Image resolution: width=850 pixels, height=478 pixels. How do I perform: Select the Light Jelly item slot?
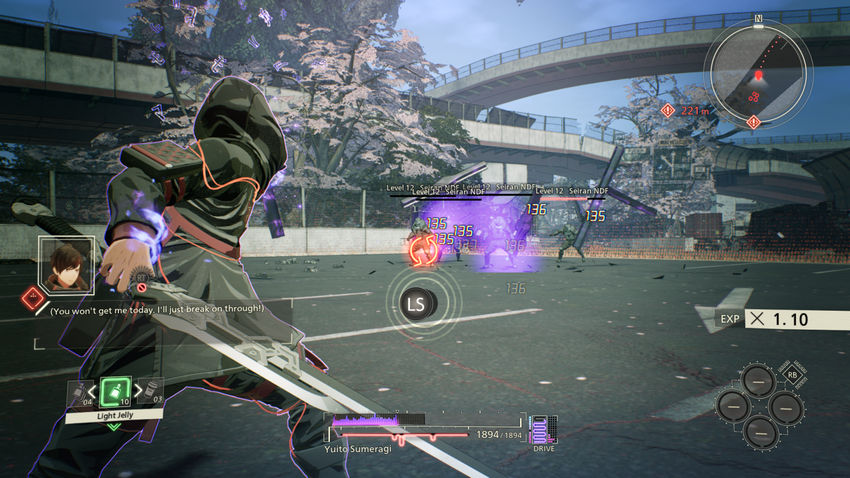tap(114, 390)
